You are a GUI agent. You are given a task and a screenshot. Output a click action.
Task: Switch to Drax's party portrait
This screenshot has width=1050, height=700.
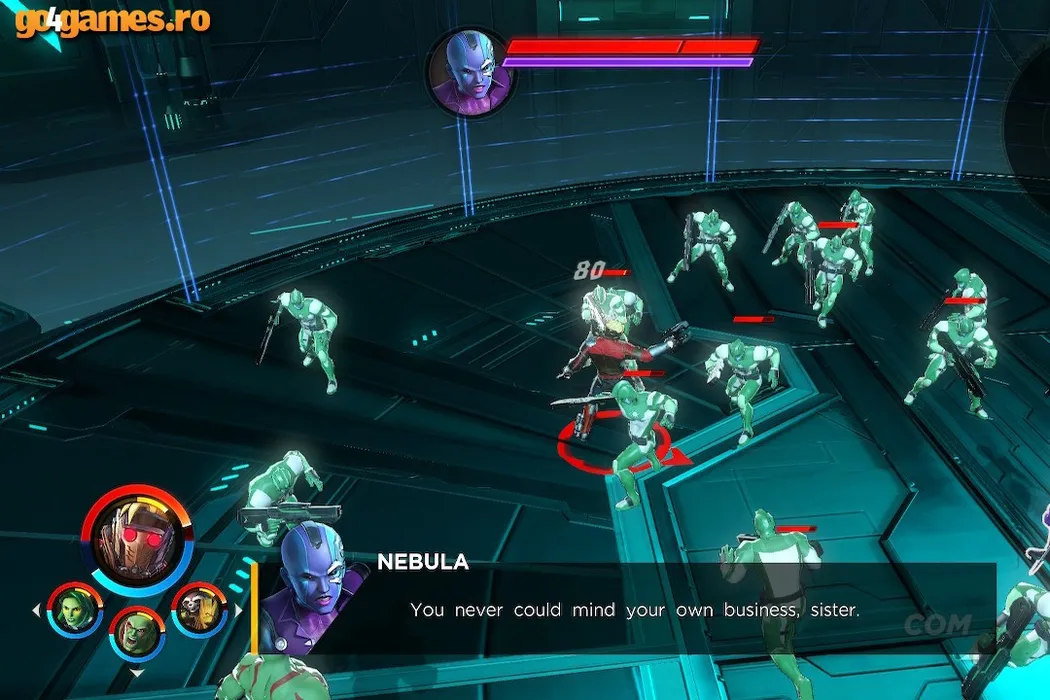(136, 633)
